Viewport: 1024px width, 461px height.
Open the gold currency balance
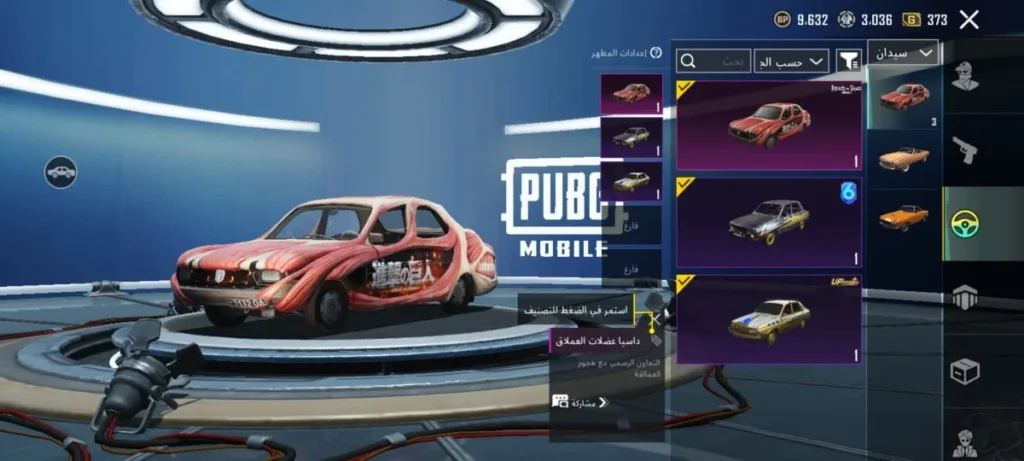[924, 19]
